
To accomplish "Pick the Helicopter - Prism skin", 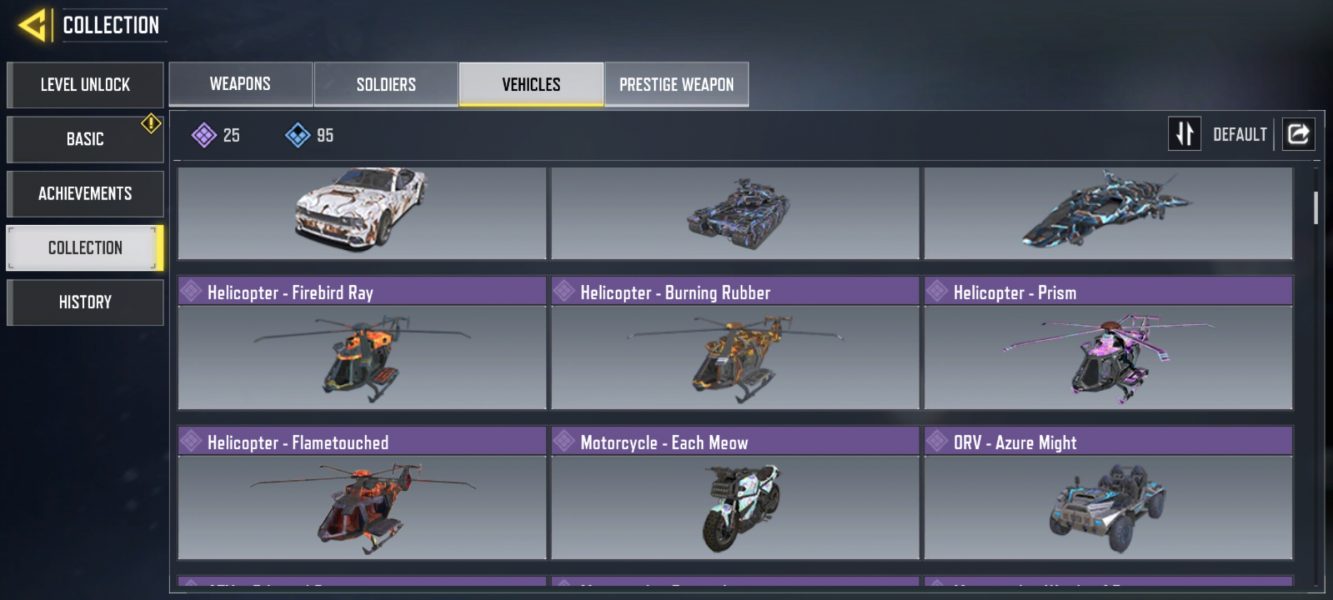I will 1108,345.
